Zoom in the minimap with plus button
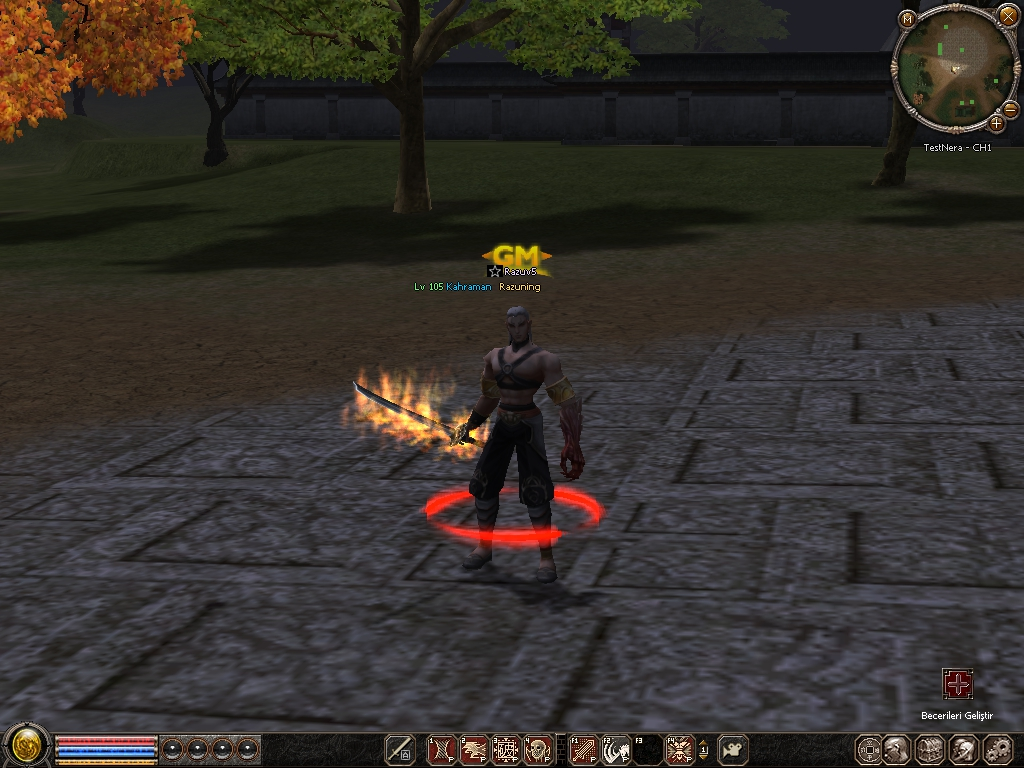The image size is (1024, 768). [x=996, y=124]
